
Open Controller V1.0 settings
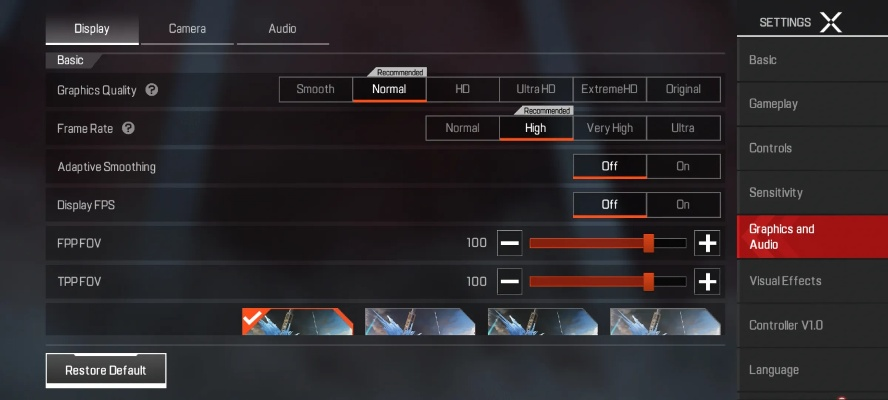click(812, 325)
